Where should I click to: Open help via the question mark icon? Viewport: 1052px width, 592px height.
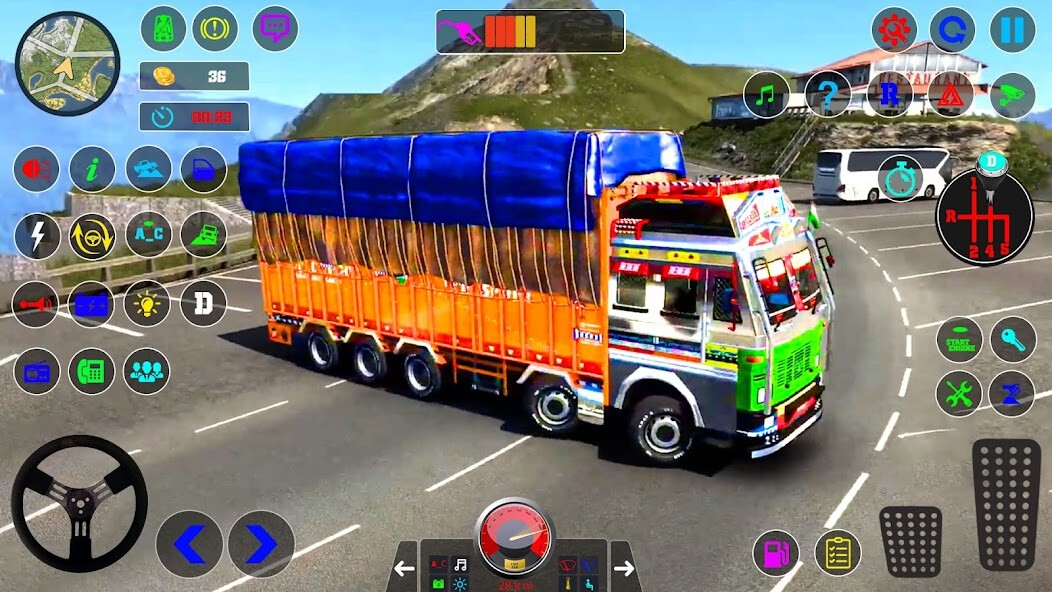point(828,95)
